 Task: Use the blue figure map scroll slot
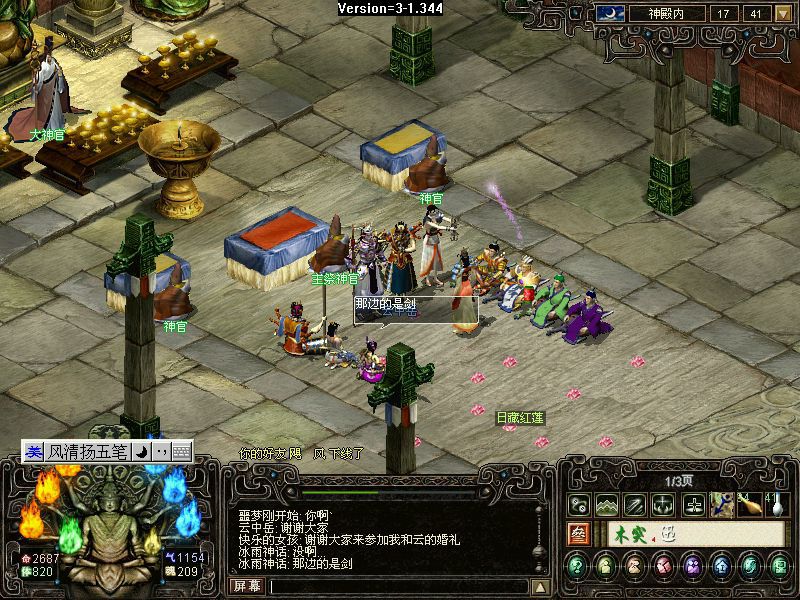(721, 505)
